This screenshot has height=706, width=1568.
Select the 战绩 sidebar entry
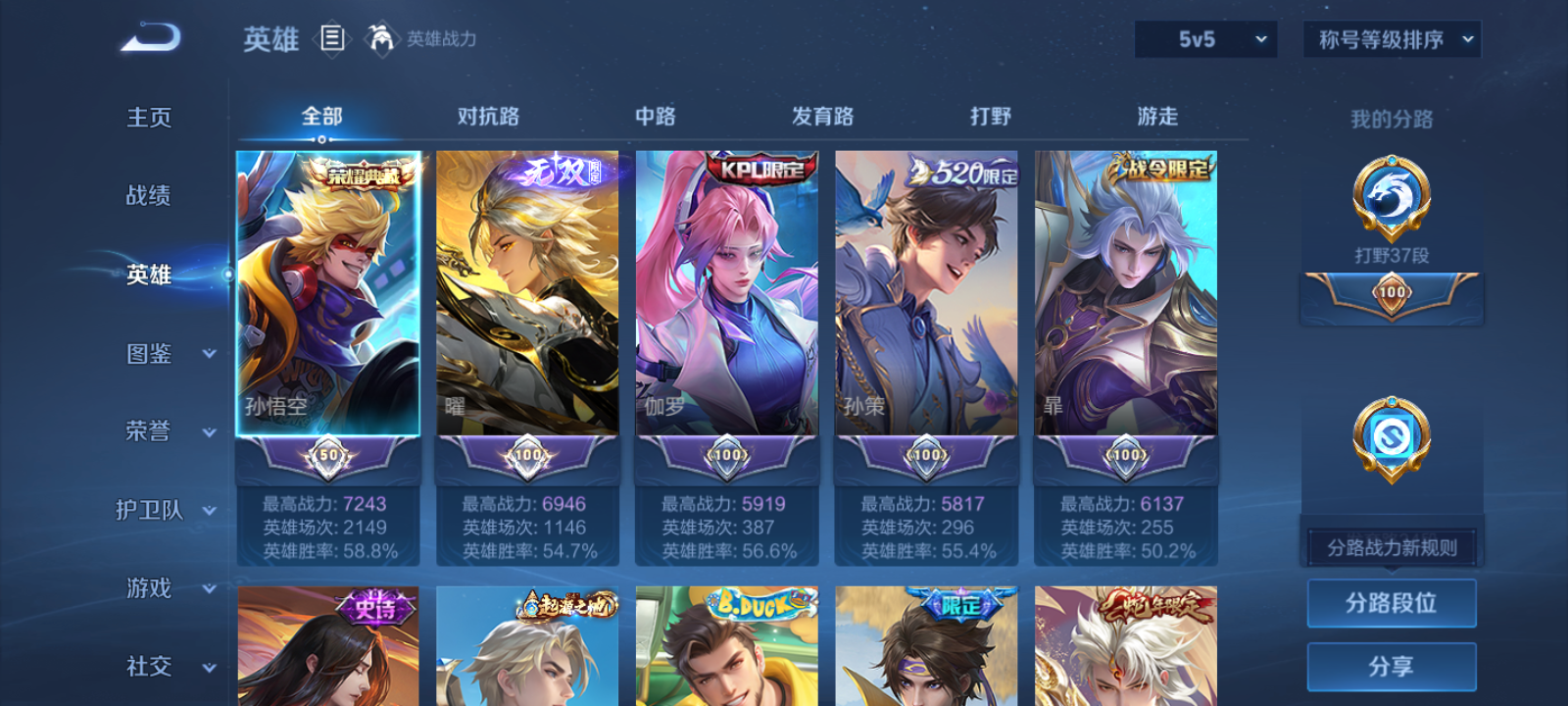(x=147, y=196)
